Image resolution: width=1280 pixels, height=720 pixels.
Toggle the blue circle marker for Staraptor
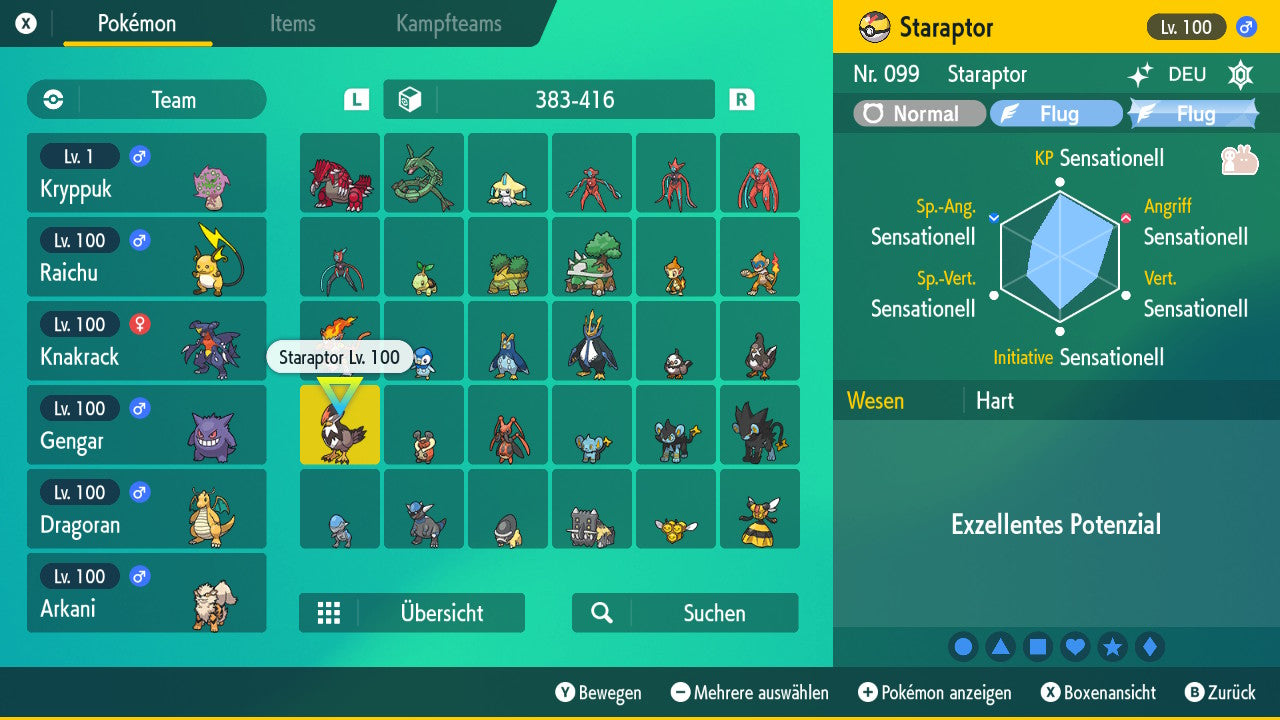pos(963,646)
